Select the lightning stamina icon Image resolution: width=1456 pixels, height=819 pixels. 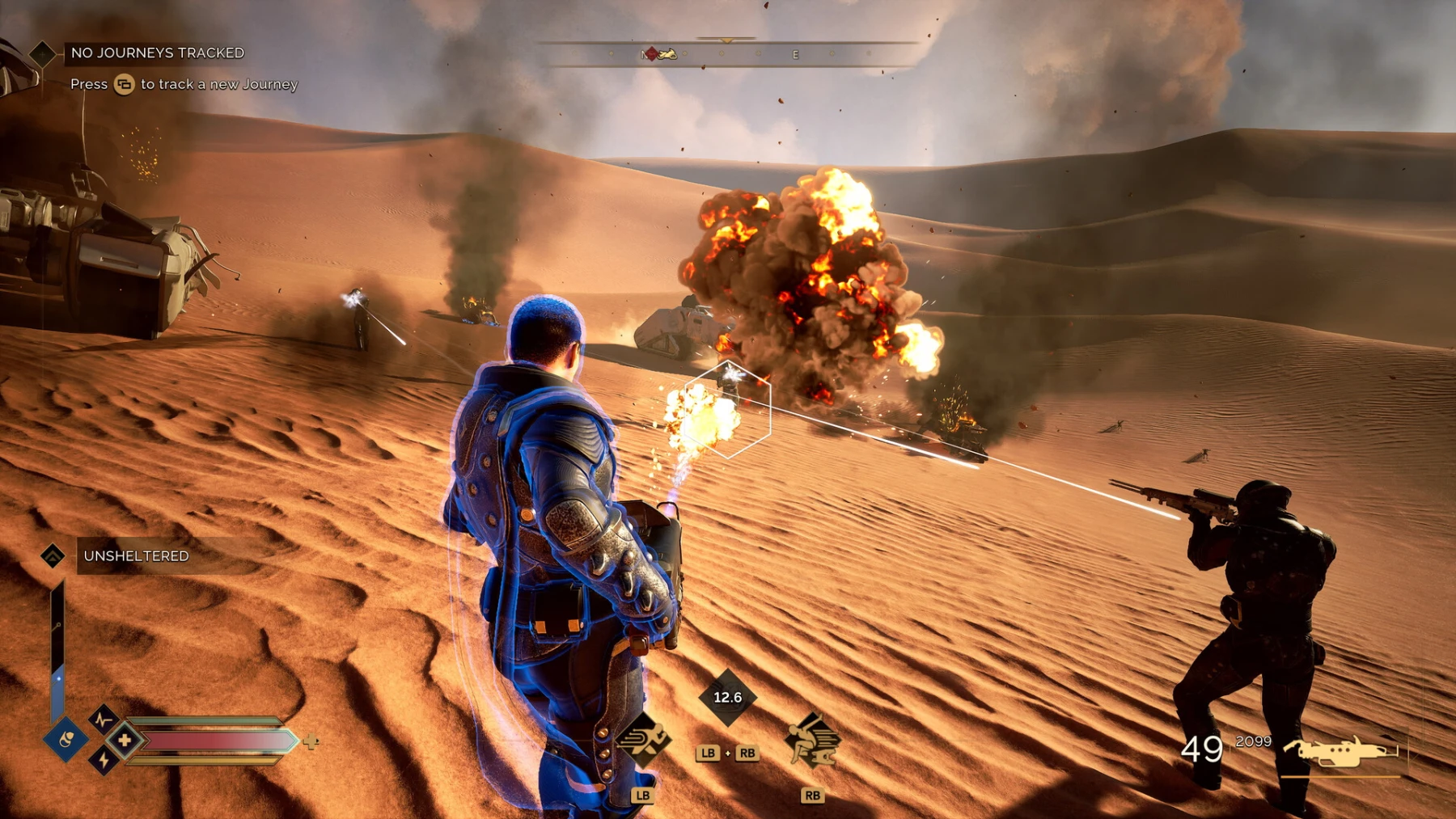click(x=104, y=761)
